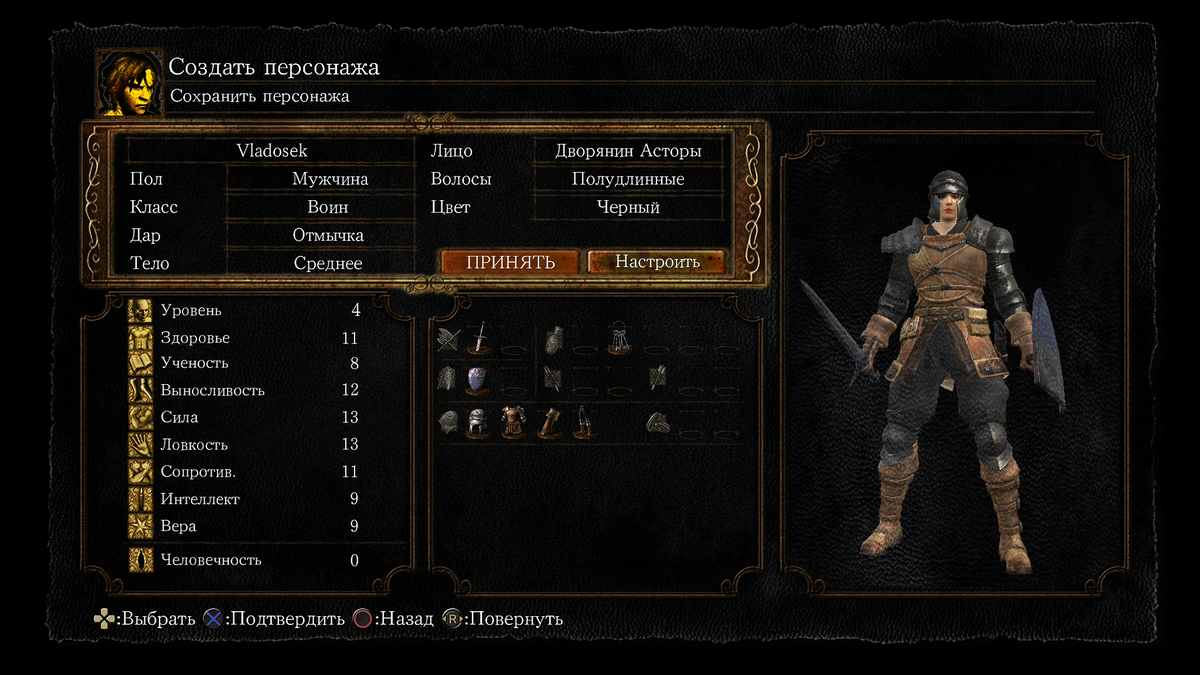Click the leggings armor slot

(582, 422)
